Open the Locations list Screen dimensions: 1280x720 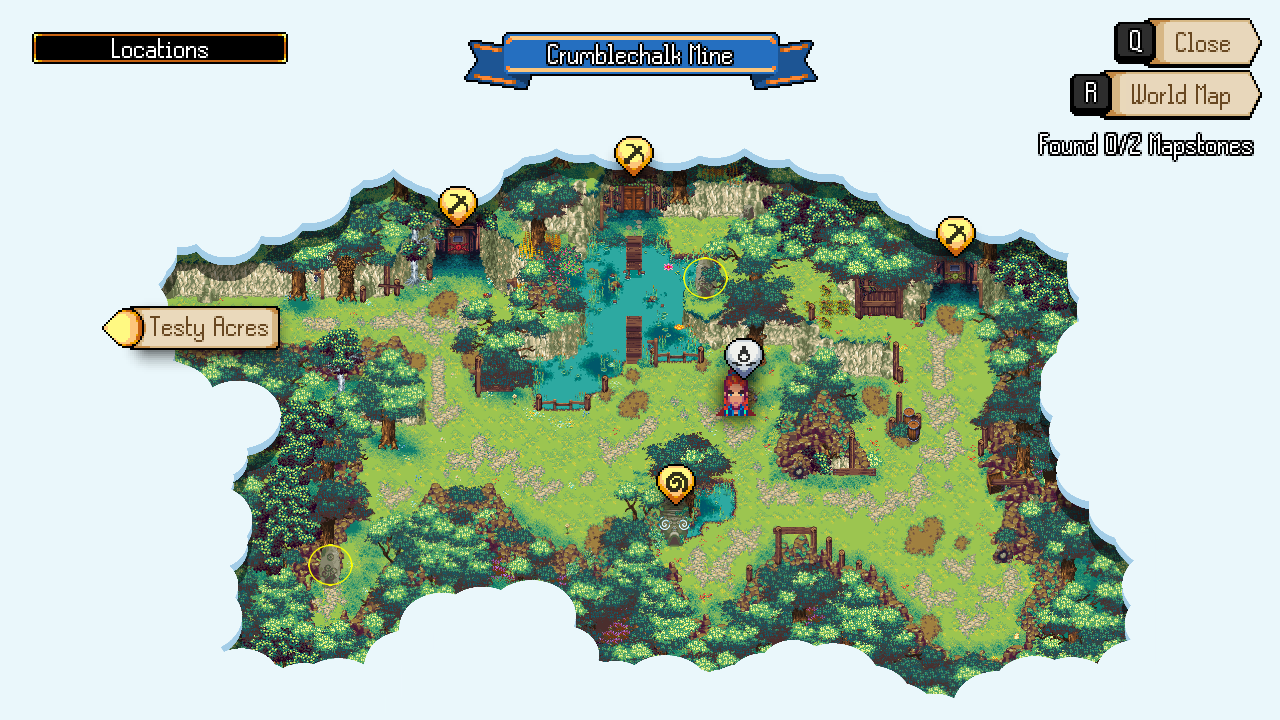[160, 48]
